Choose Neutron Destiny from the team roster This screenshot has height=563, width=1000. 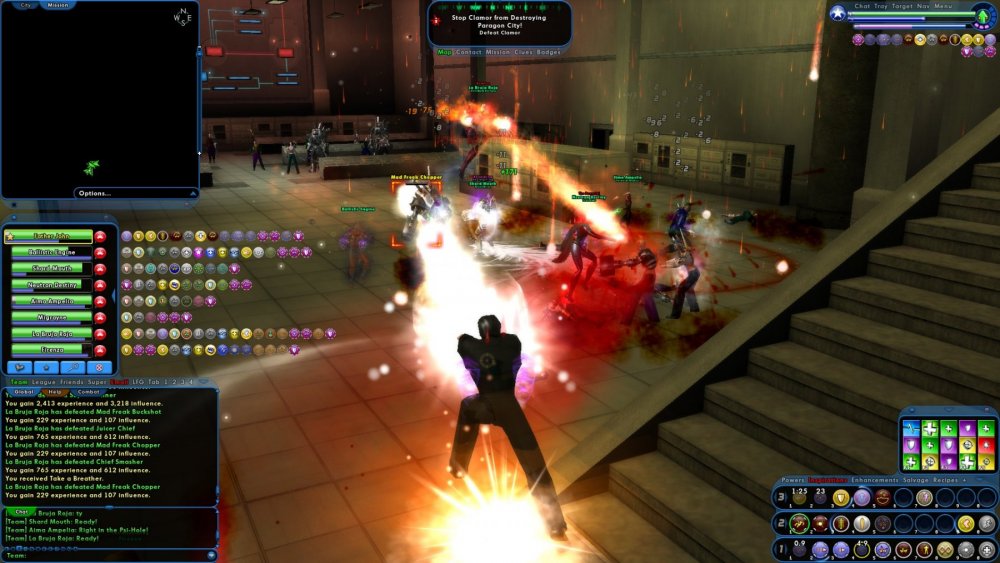[x=52, y=285]
